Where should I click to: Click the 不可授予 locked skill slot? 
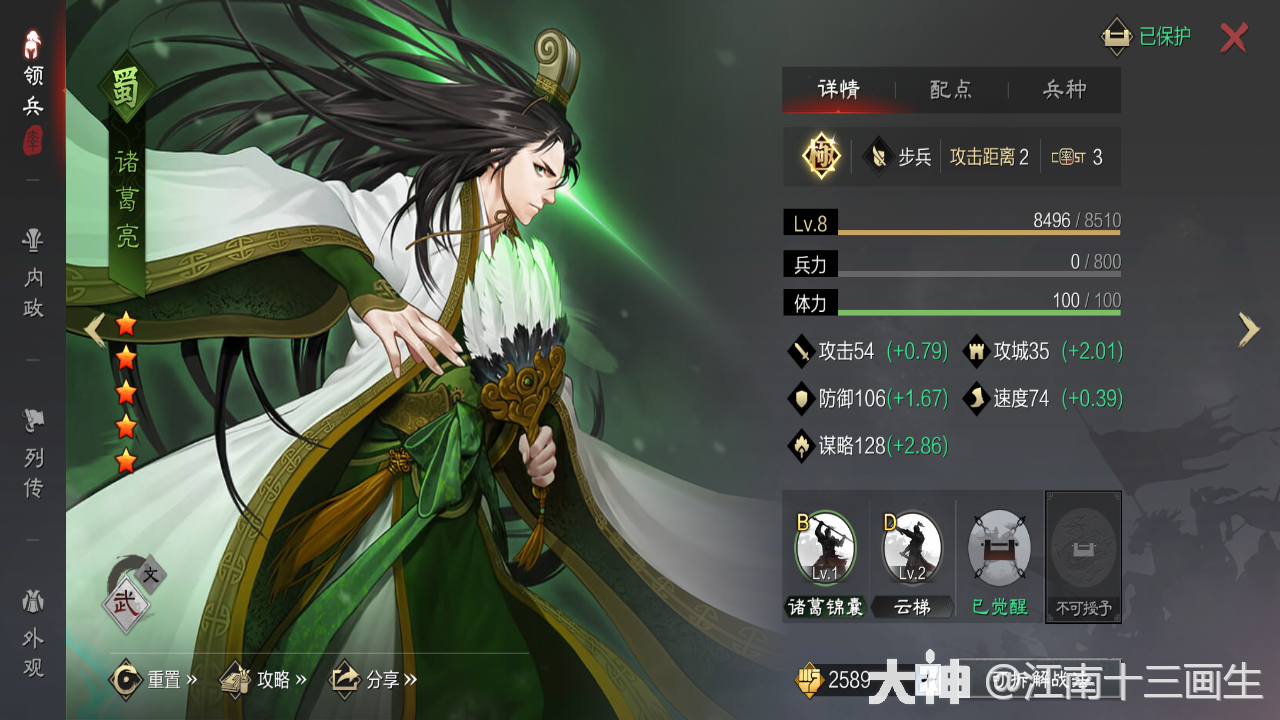[1083, 547]
